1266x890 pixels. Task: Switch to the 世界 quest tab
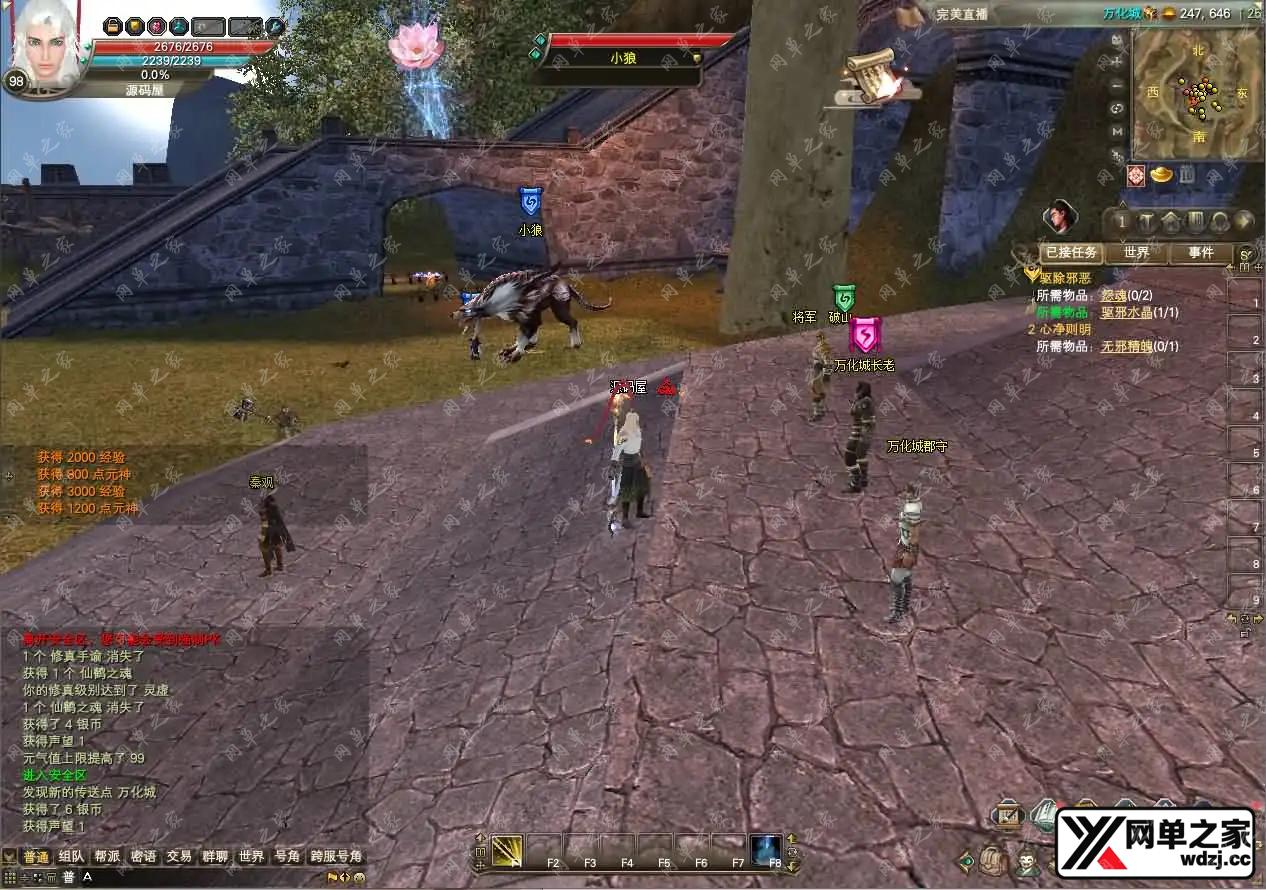click(x=1136, y=253)
